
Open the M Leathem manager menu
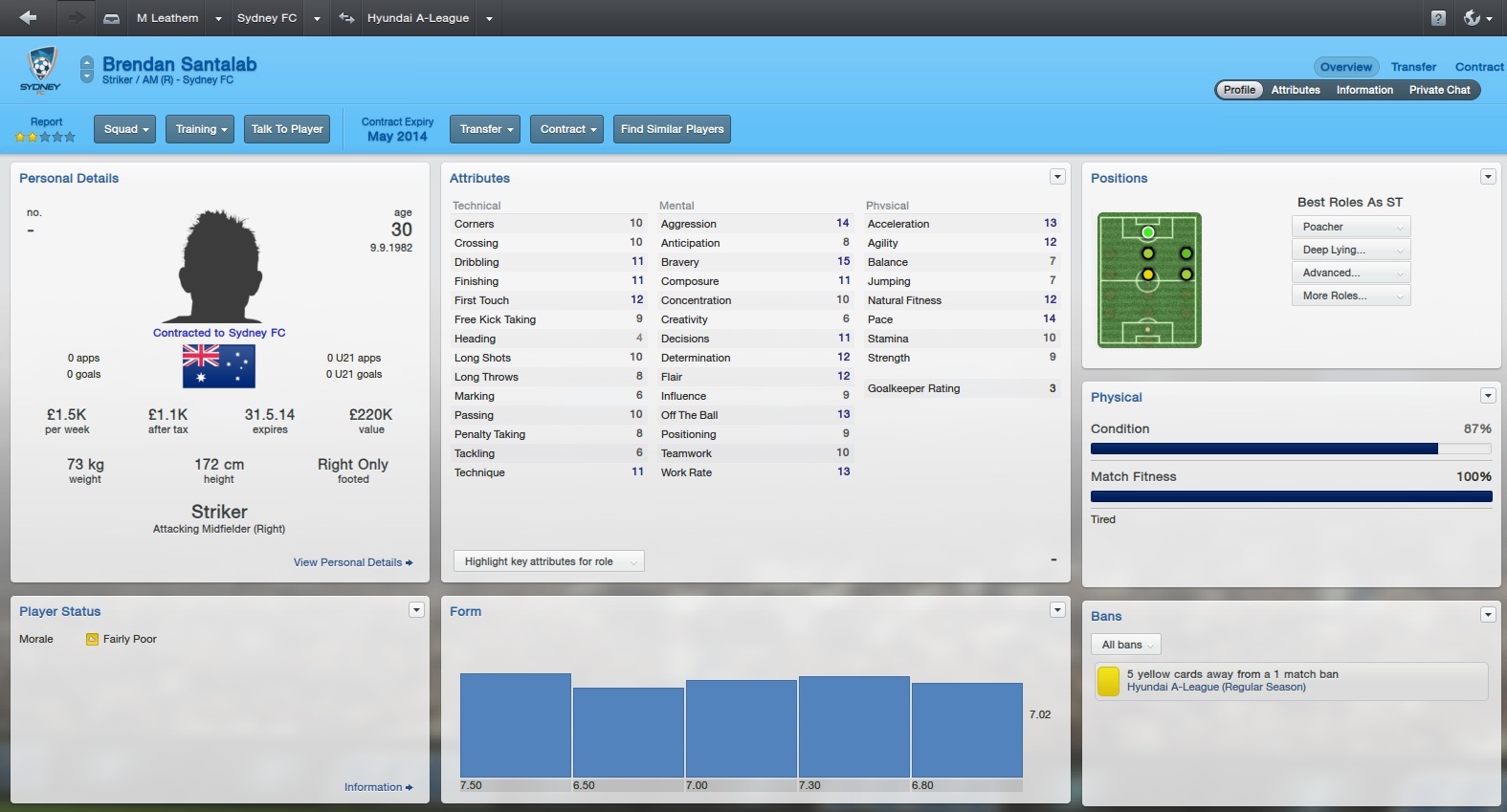pos(167,18)
